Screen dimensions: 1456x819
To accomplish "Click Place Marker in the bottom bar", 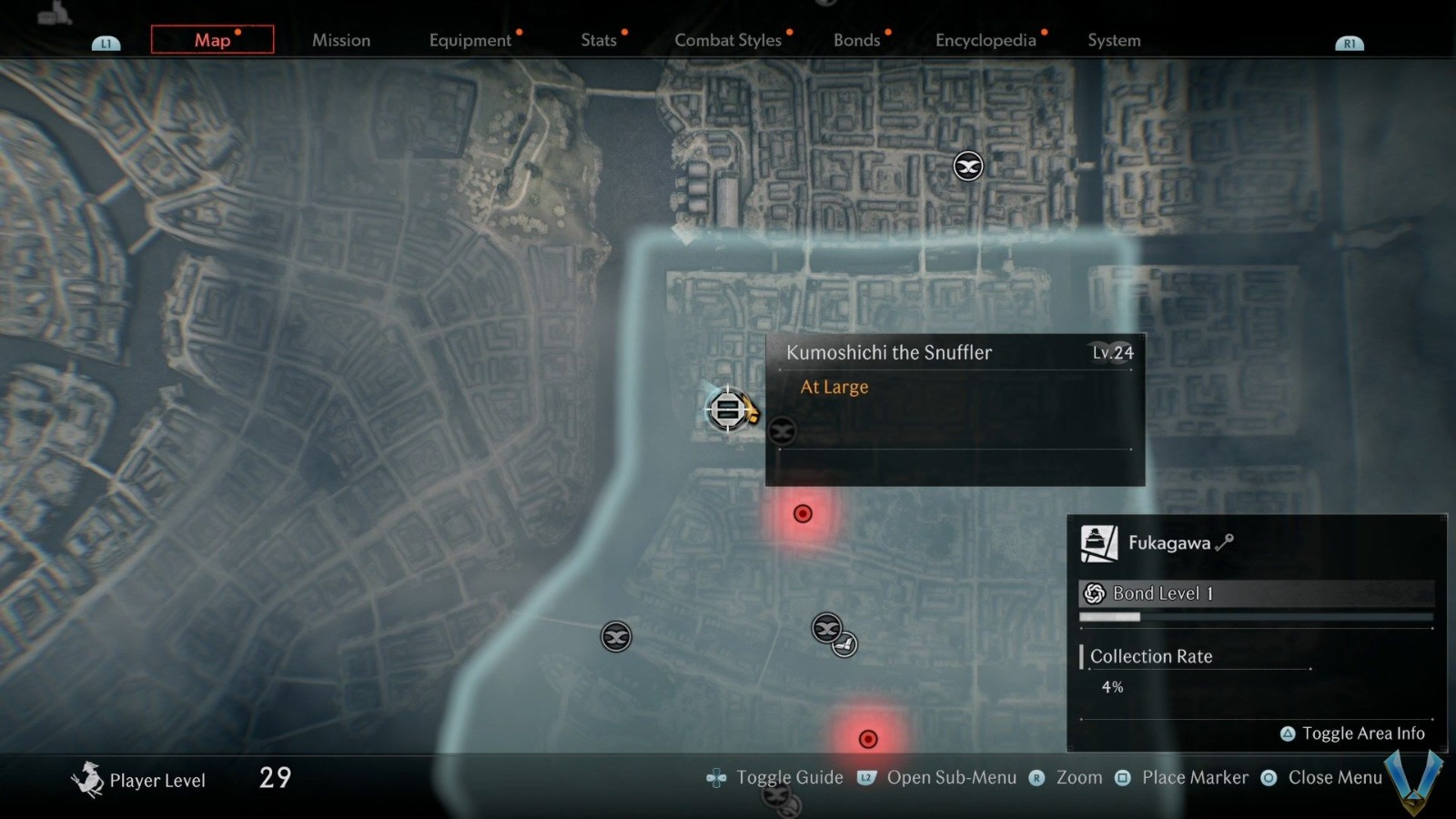I will point(1195,778).
